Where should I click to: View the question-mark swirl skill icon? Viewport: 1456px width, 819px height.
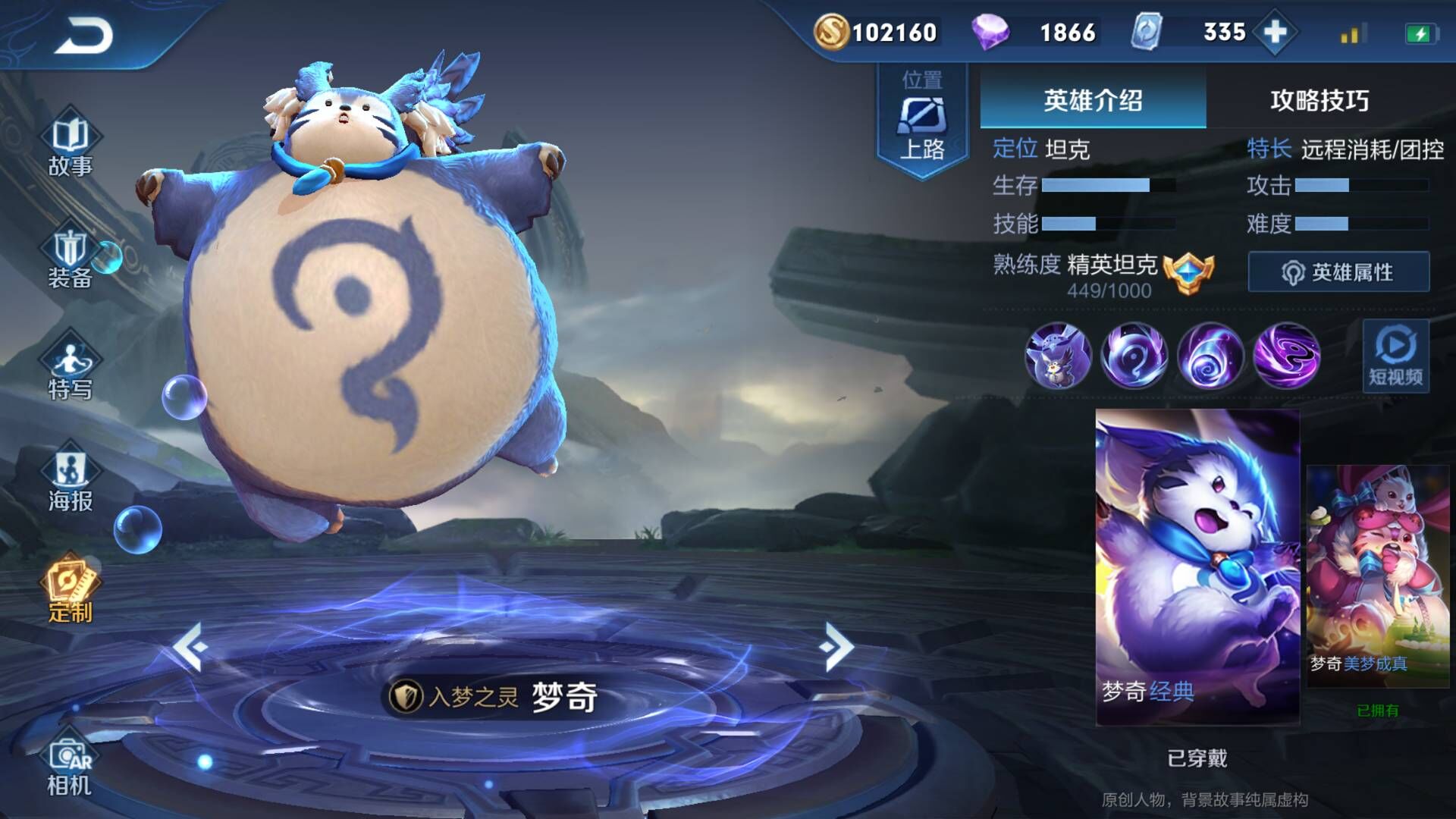pos(1134,355)
